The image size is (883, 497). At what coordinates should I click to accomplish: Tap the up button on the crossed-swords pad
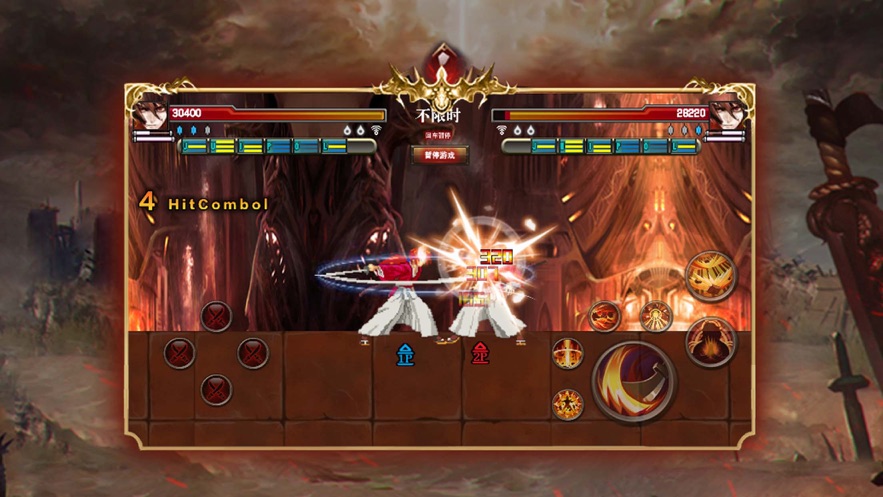coord(216,317)
